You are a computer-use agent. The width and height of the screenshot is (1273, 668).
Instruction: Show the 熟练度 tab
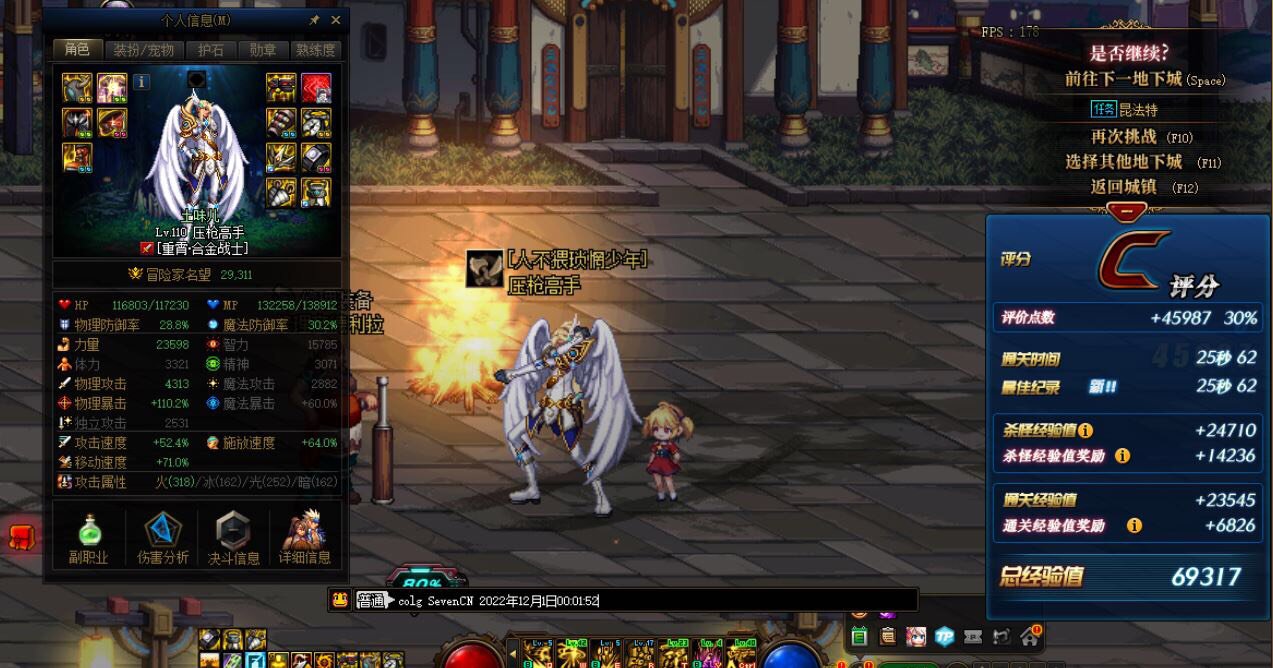[315, 50]
